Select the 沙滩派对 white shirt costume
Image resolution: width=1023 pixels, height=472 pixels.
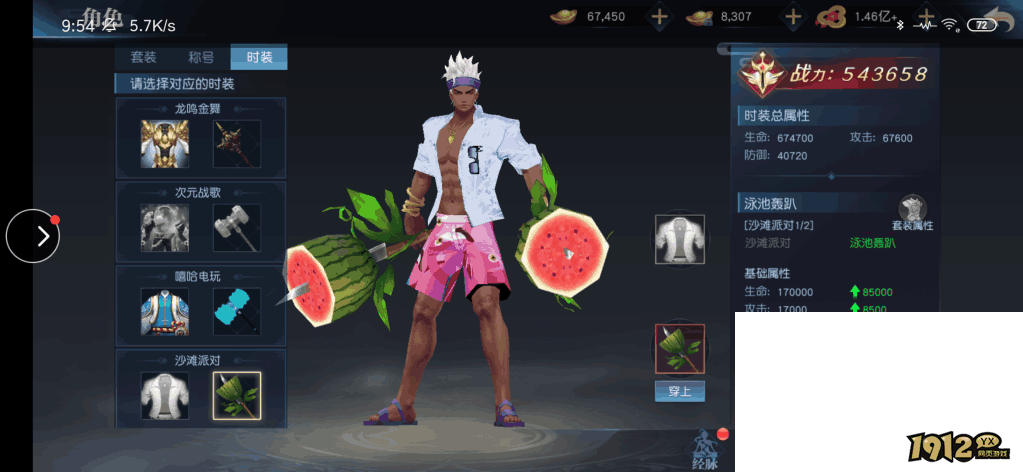point(165,396)
